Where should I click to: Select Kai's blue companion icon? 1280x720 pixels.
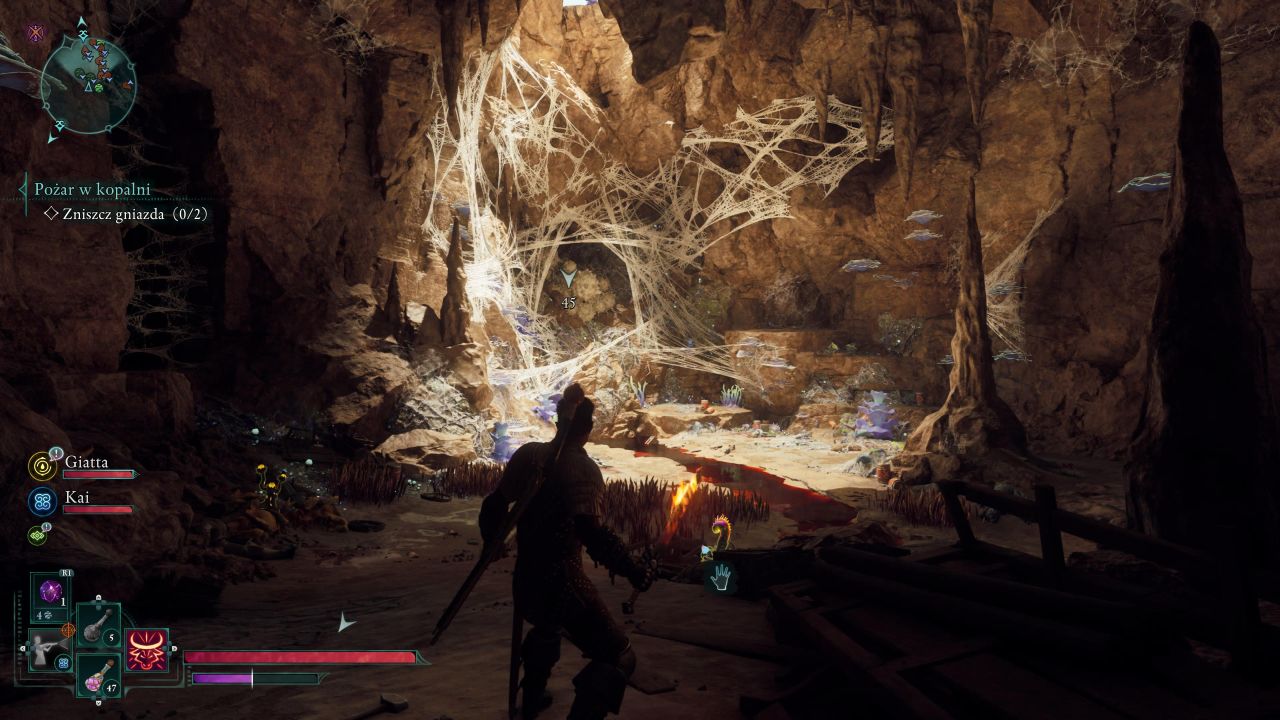pyautogui.click(x=43, y=501)
